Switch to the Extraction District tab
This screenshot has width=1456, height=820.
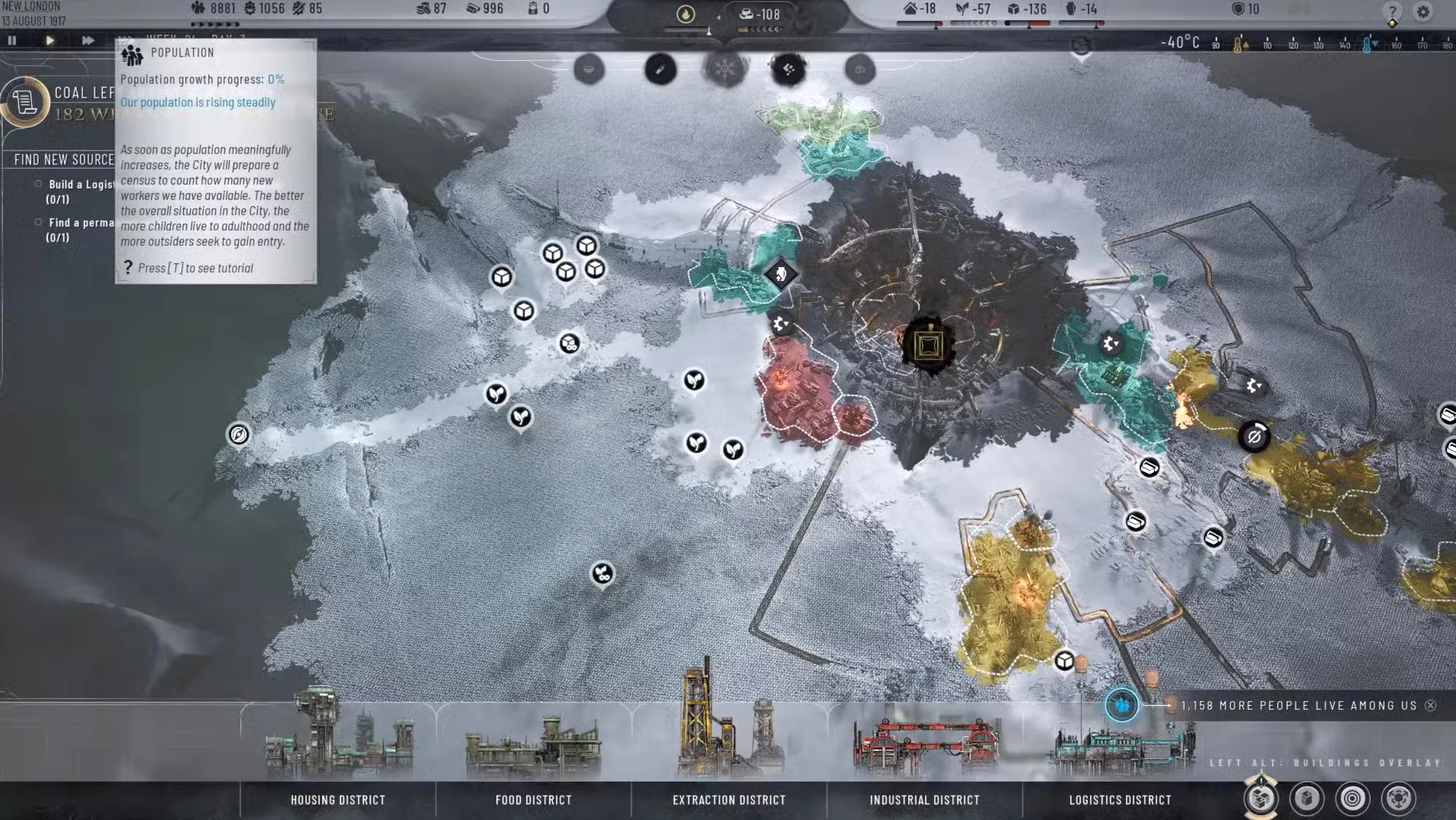(728, 800)
